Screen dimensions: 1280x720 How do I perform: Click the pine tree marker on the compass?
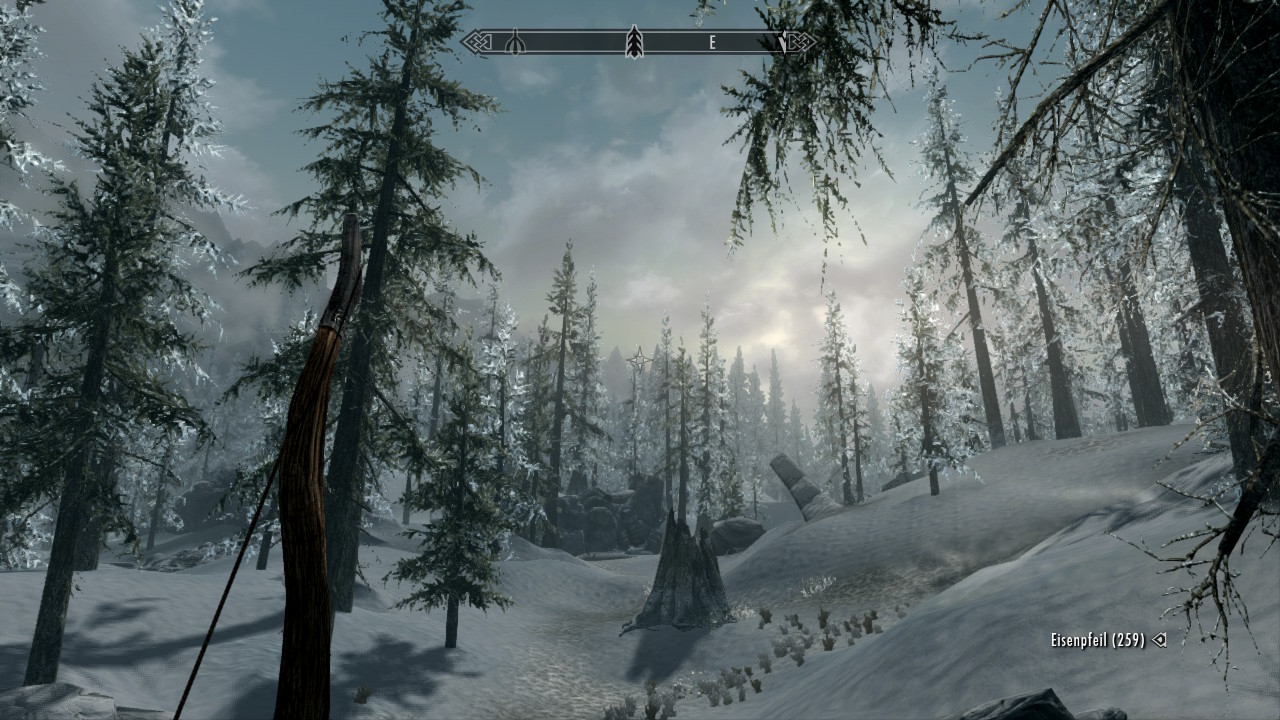[x=633, y=42]
